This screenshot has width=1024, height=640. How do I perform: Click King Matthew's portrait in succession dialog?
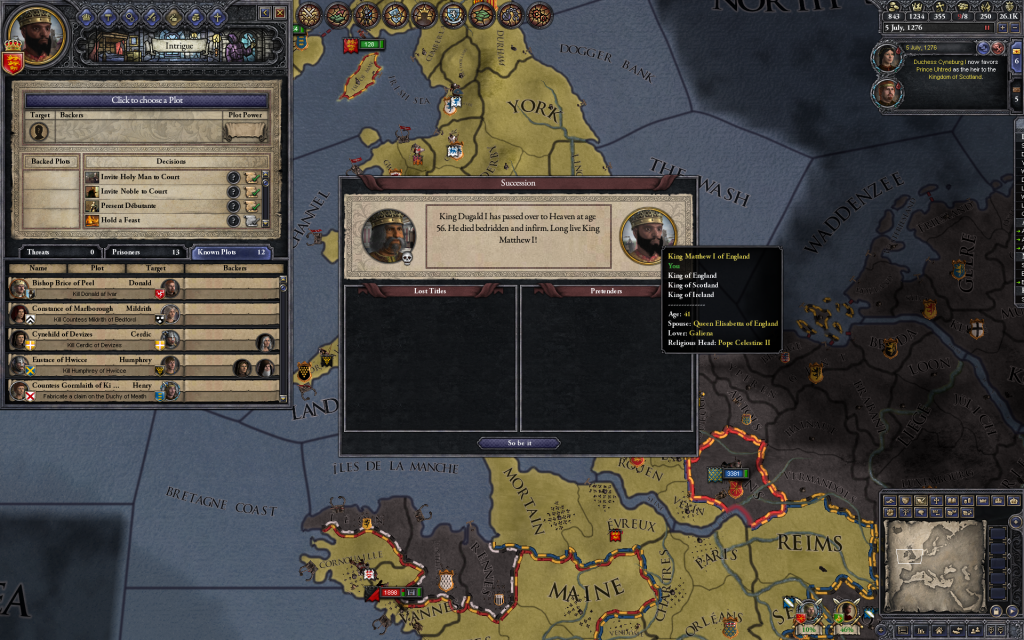tap(647, 235)
